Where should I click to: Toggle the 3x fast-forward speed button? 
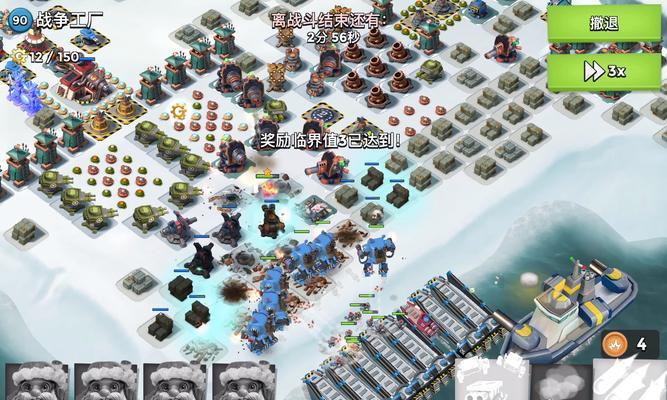click(604, 71)
